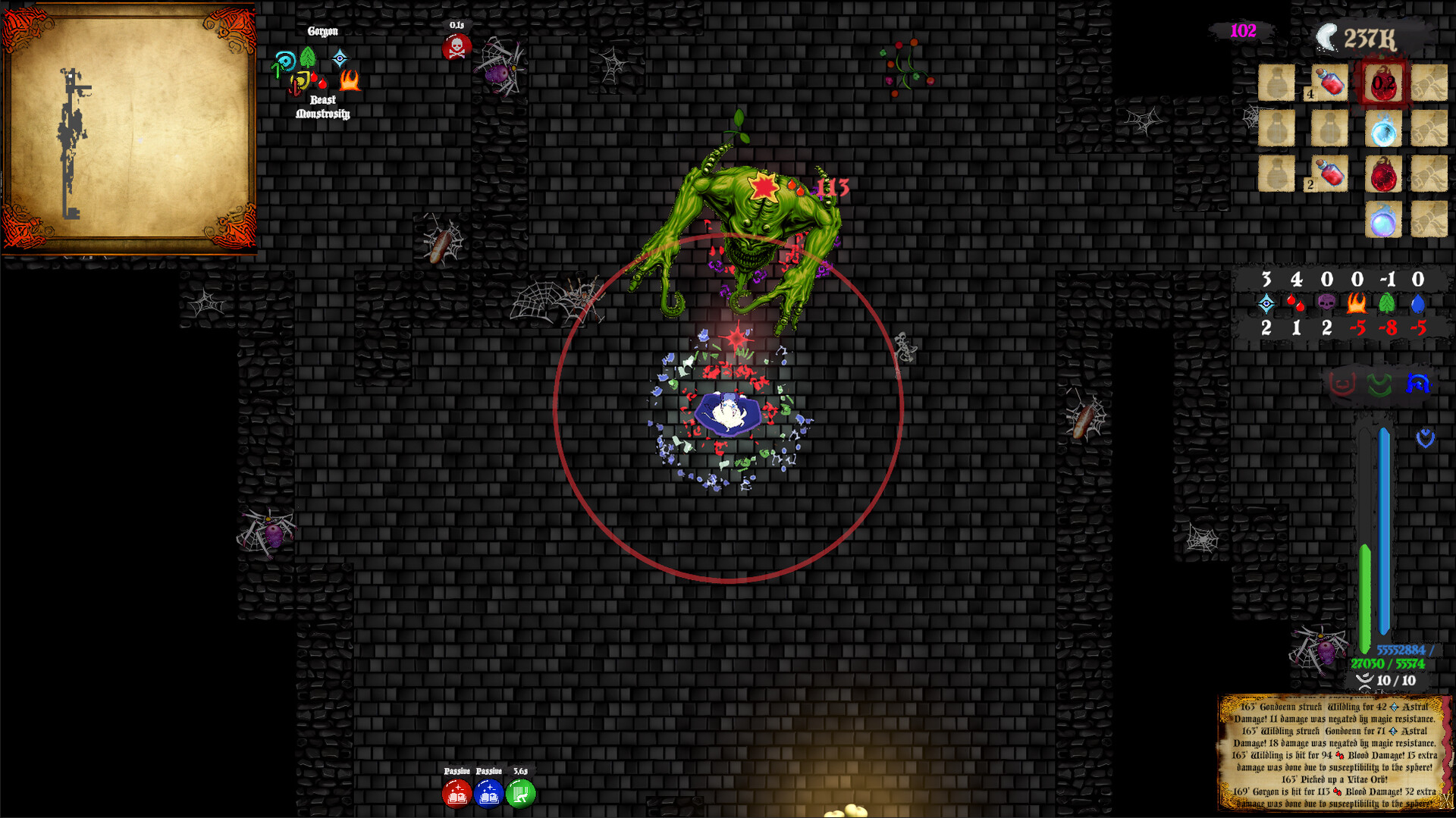Use the stack of 2 red potions
The width and height of the screenshot is (1456, 818).
(x=1332, y=174)
